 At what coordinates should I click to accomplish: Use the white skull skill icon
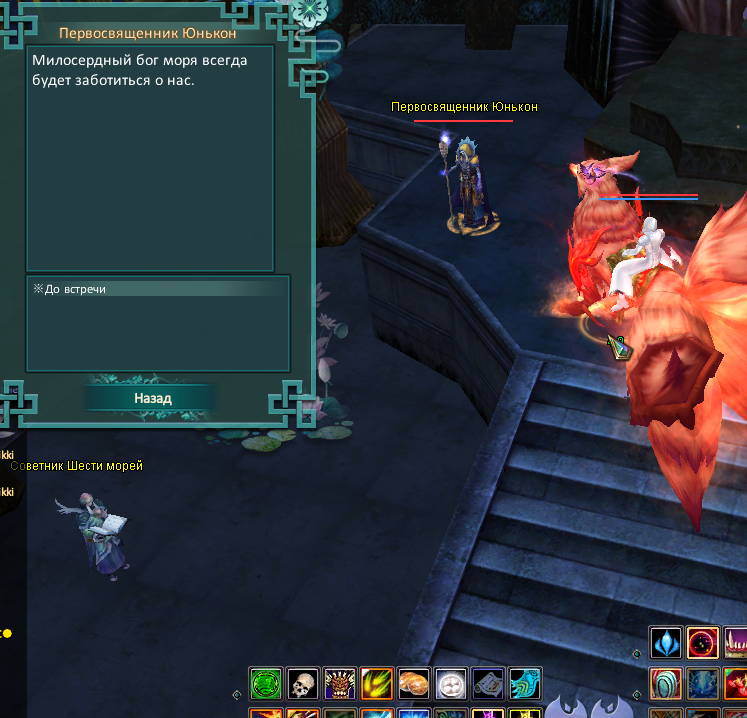point(303,684)
